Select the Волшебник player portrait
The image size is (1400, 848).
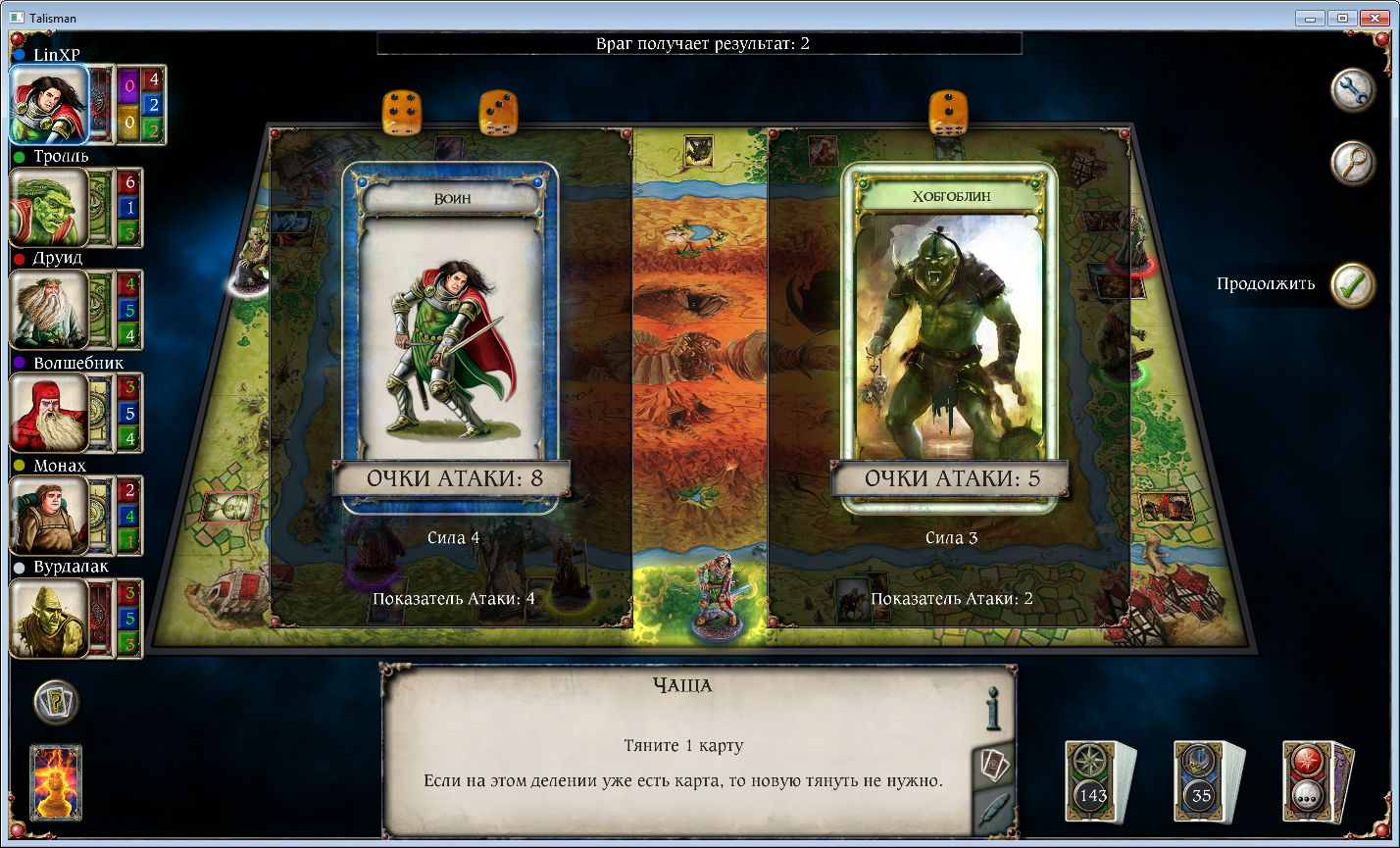[48, 413]
